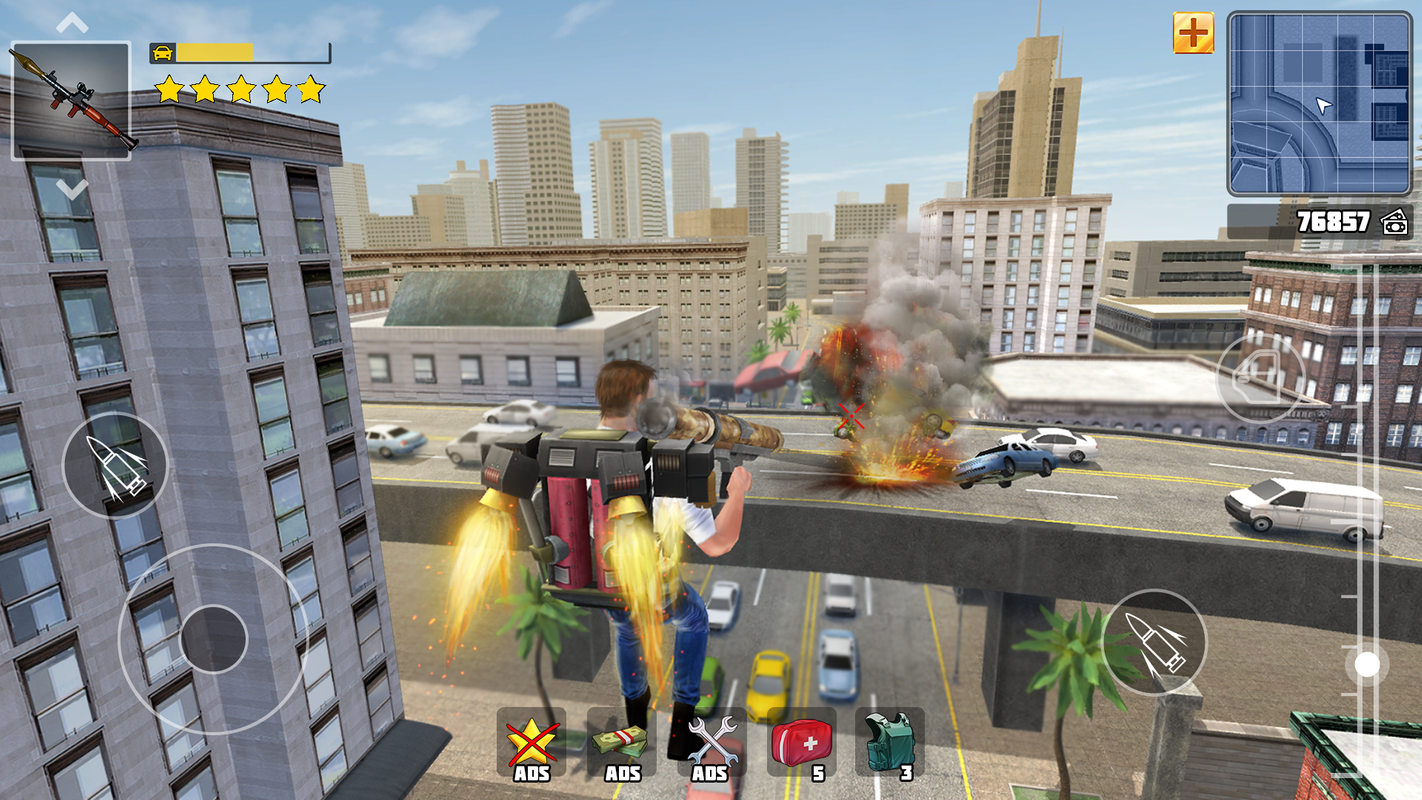Tap the virtual joystick knob
1422x800 pixels.
(214, 639)
